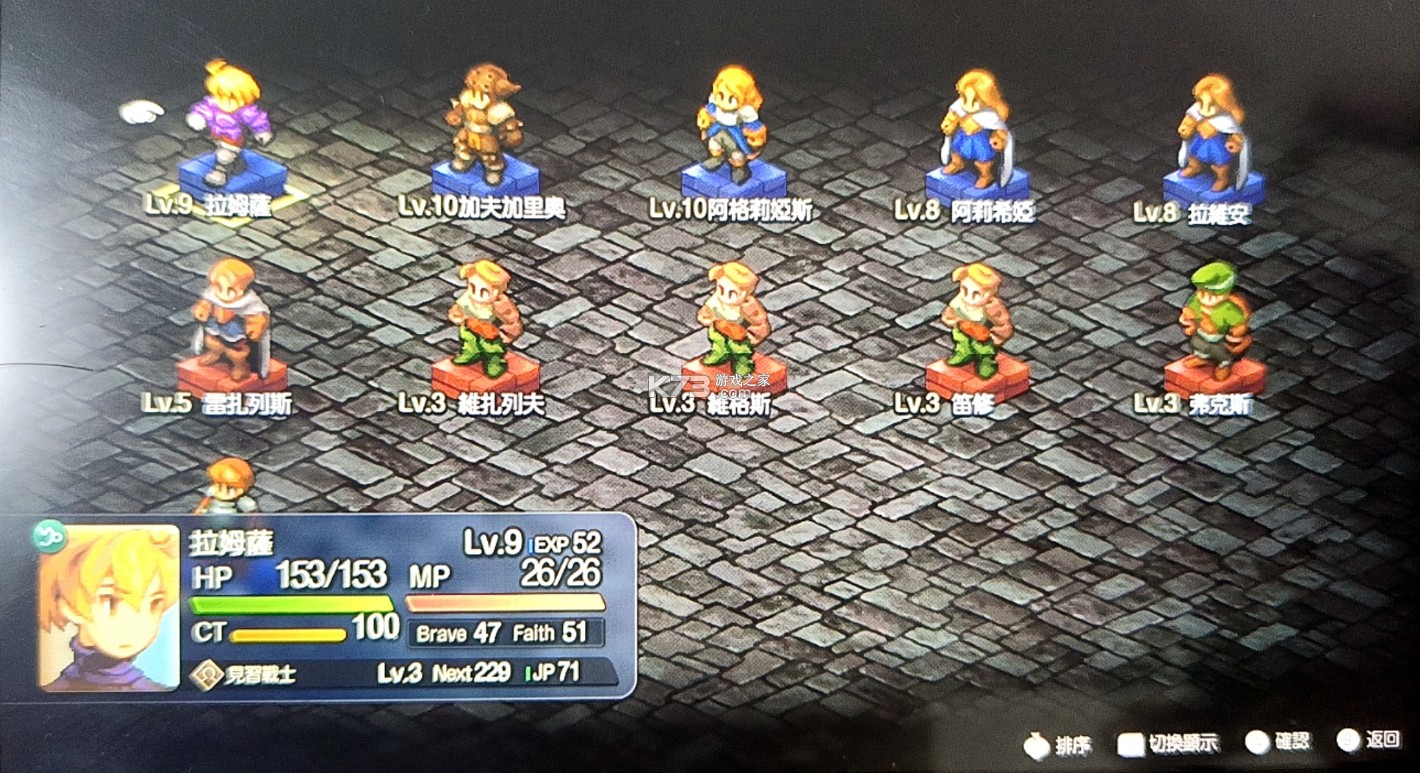Image resolution: width=1420 pixels, height=773 pixels.
Task: Choose the Lv.8 拉維安 unit
Action: click(x=1213, y=130)
